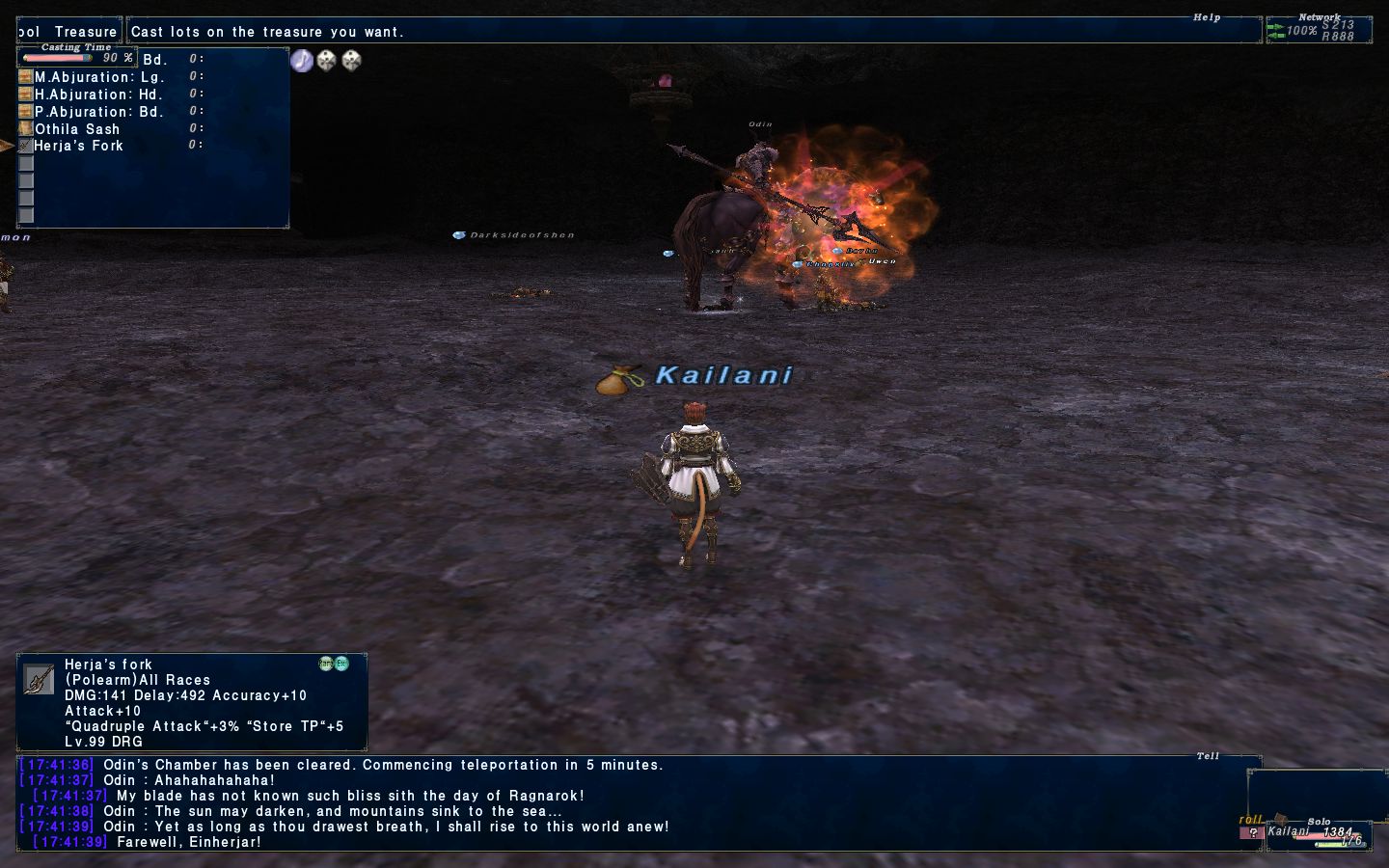Select Kailani in the Solo party box
Viewport: 1389px width, 868px height.
click(1289, 831)
